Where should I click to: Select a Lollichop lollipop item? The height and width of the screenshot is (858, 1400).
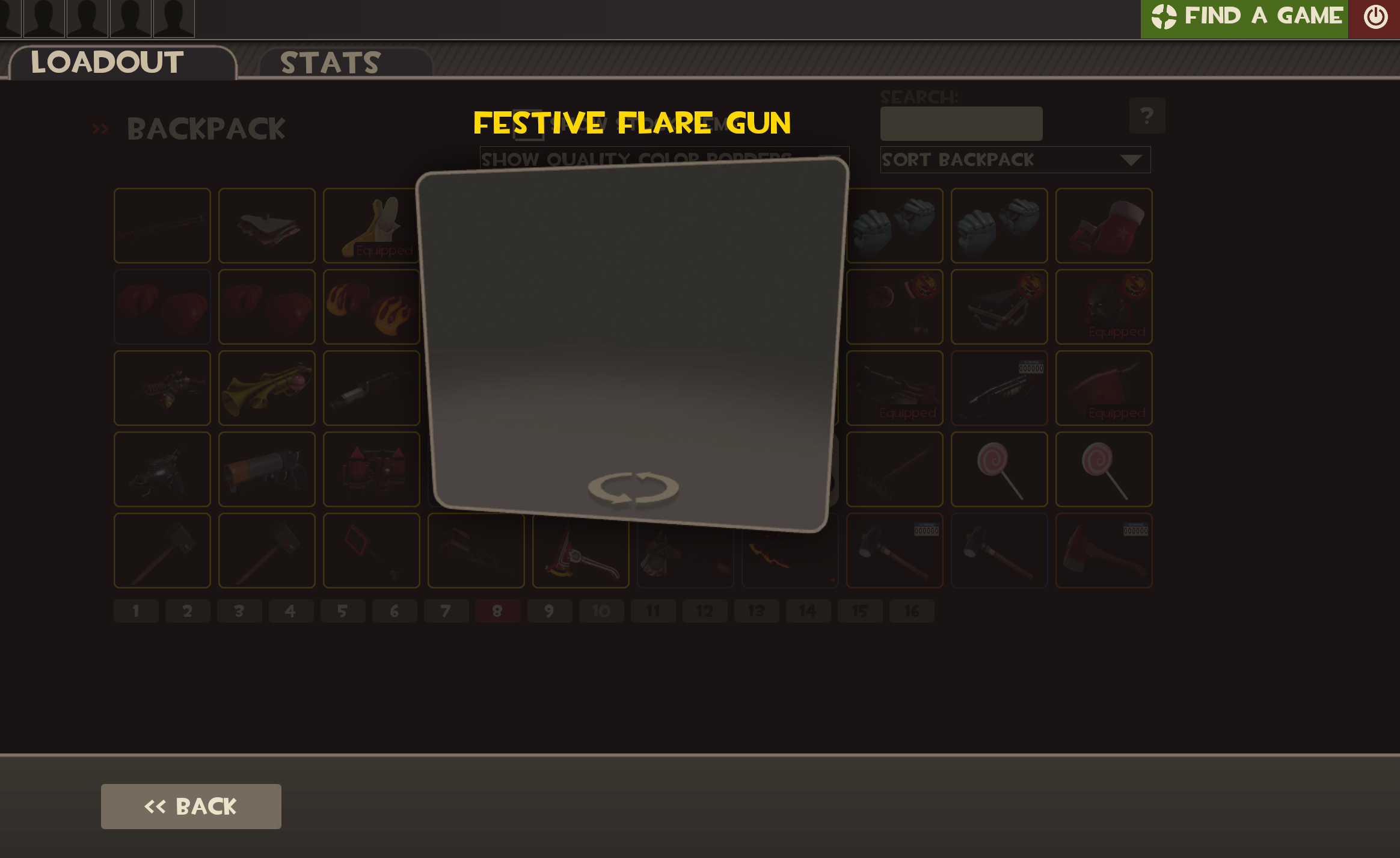coord(999,469)
